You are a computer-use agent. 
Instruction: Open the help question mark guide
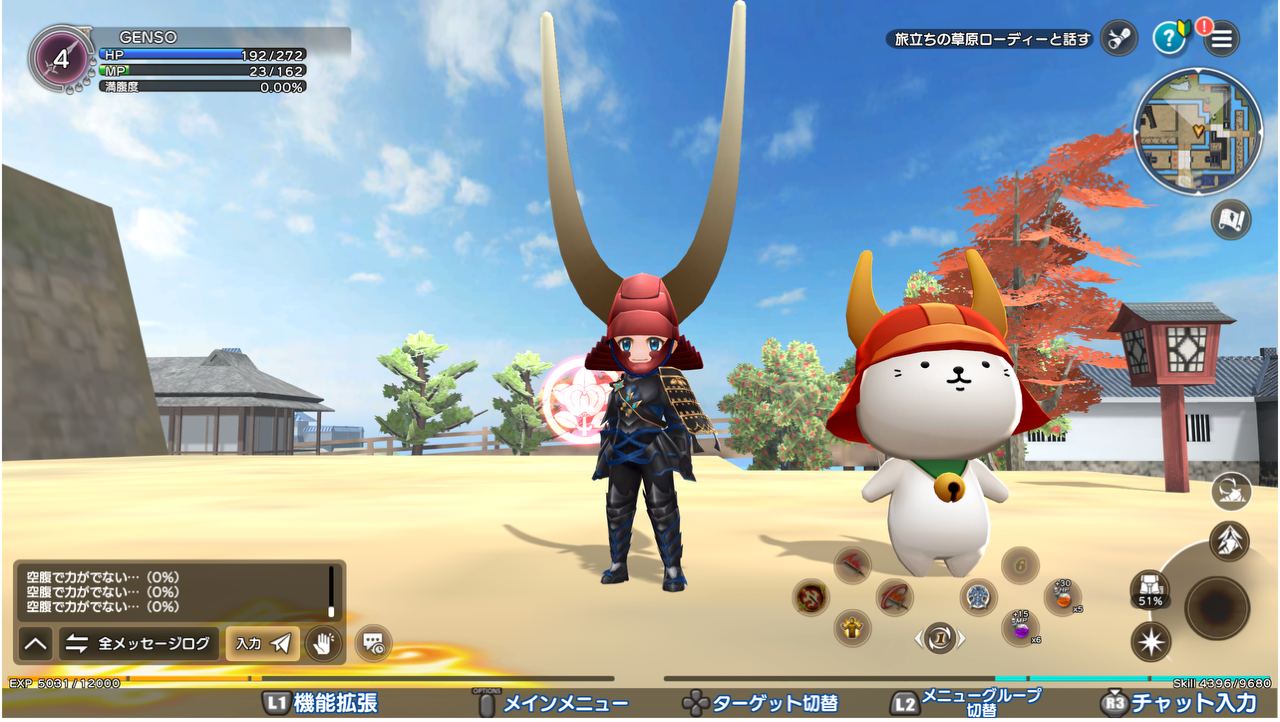click(1169, 39)
